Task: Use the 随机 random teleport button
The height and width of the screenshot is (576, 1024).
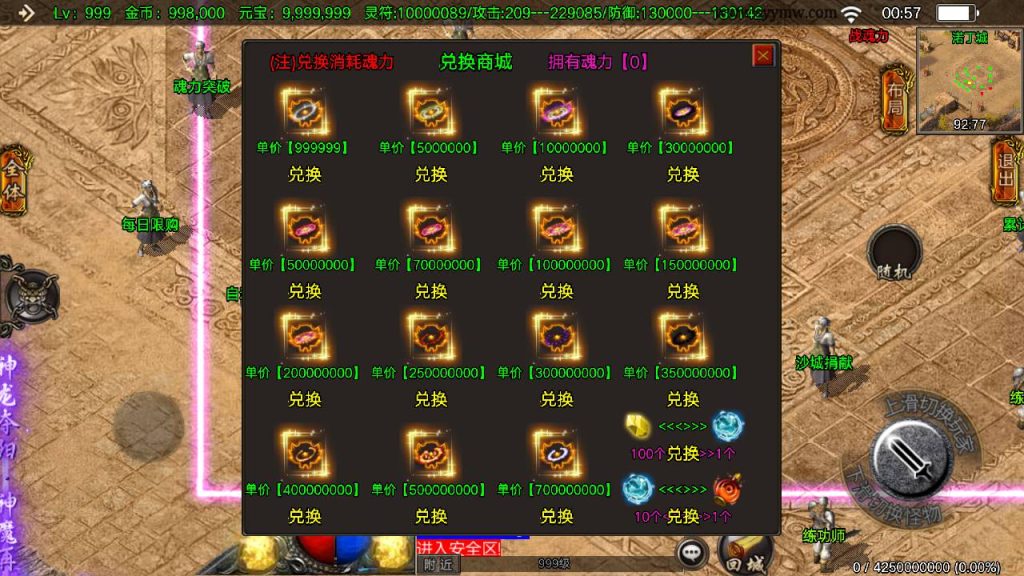Action: pos(893,255)
